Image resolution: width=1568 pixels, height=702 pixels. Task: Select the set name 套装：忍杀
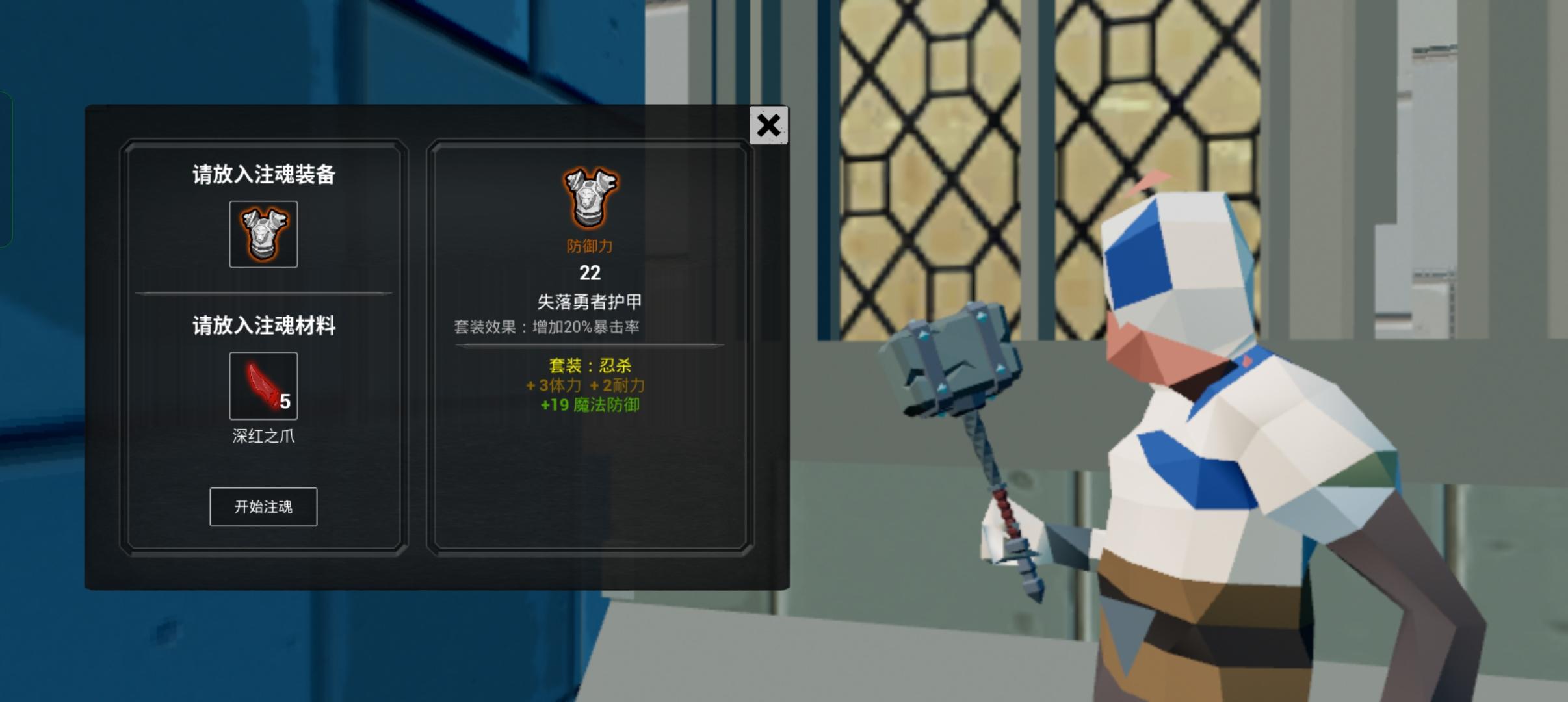[x=589, y=365]
